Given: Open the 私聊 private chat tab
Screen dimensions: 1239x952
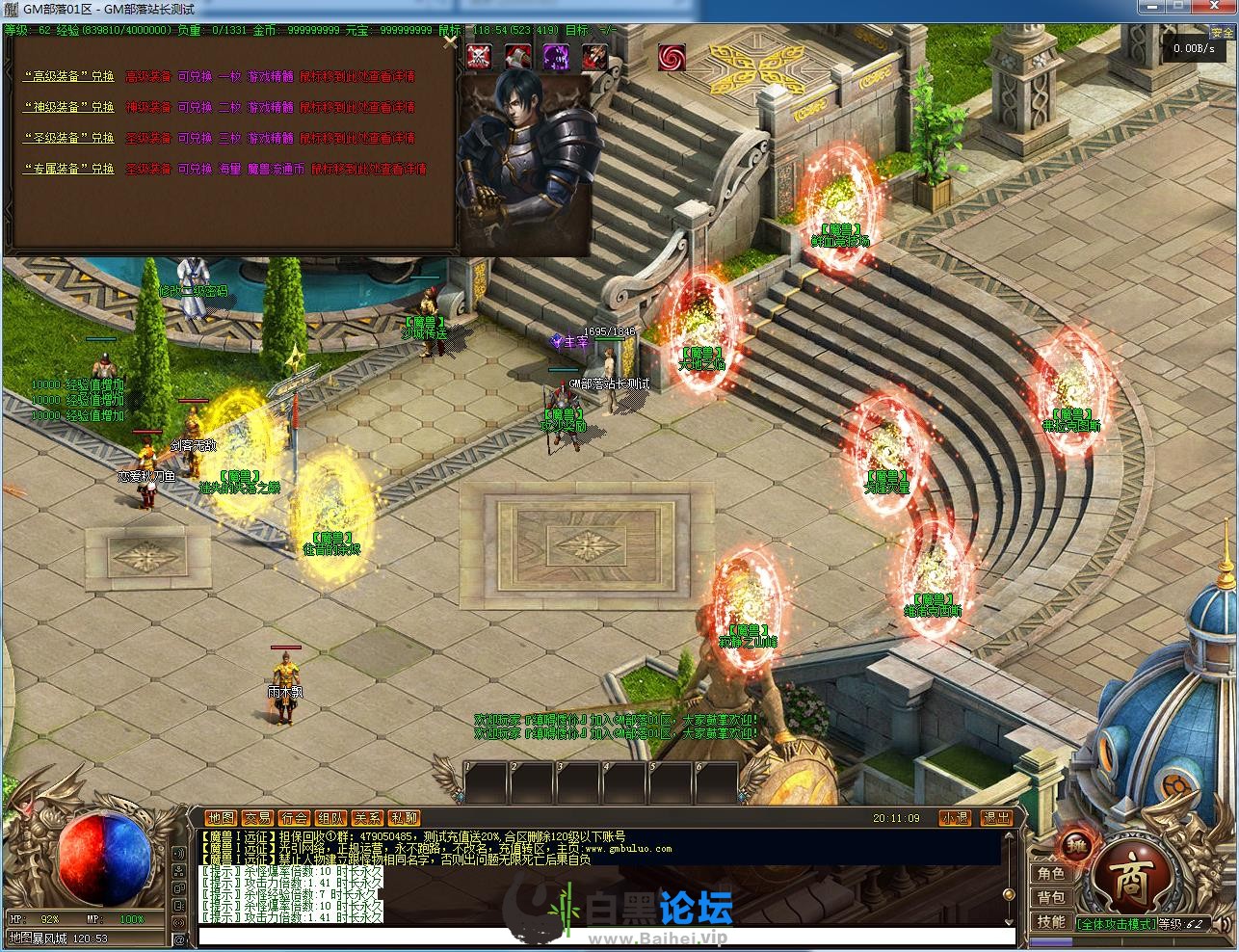Looking at the screenshot, I should (x=405, y=818).
